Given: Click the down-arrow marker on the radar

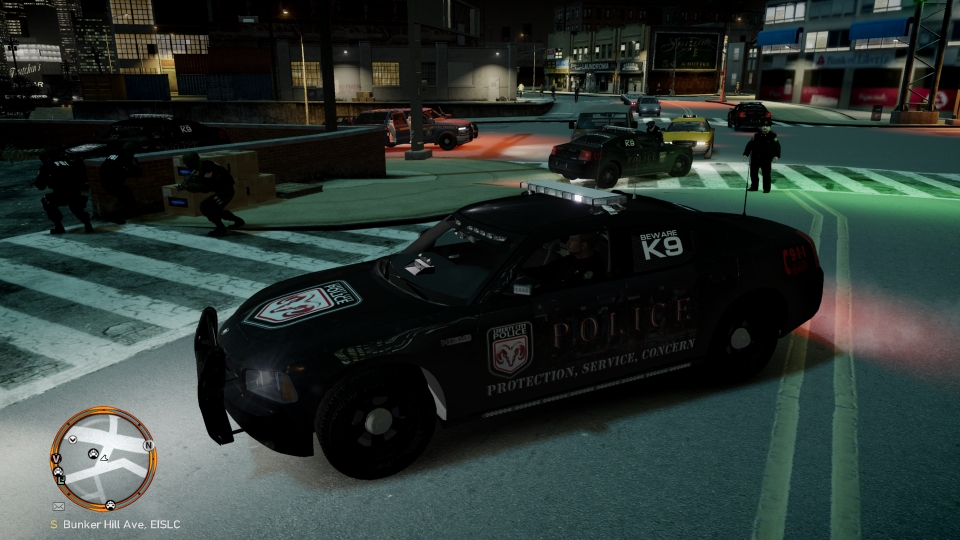Looking at the screenshot, I should pyautogui.click(x=73, y=440).
